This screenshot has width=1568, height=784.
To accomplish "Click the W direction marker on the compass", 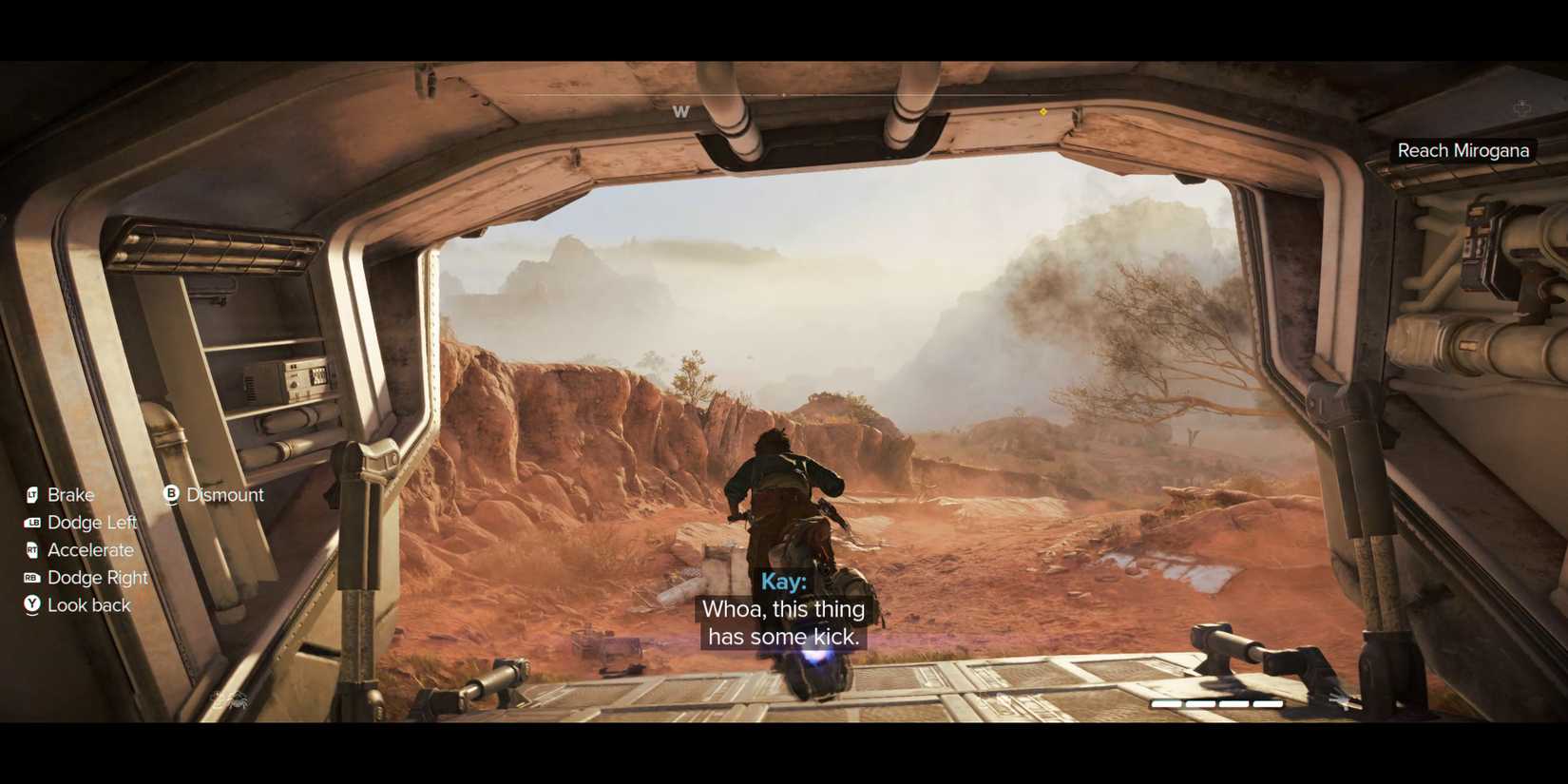I will (x=681, y=111).
